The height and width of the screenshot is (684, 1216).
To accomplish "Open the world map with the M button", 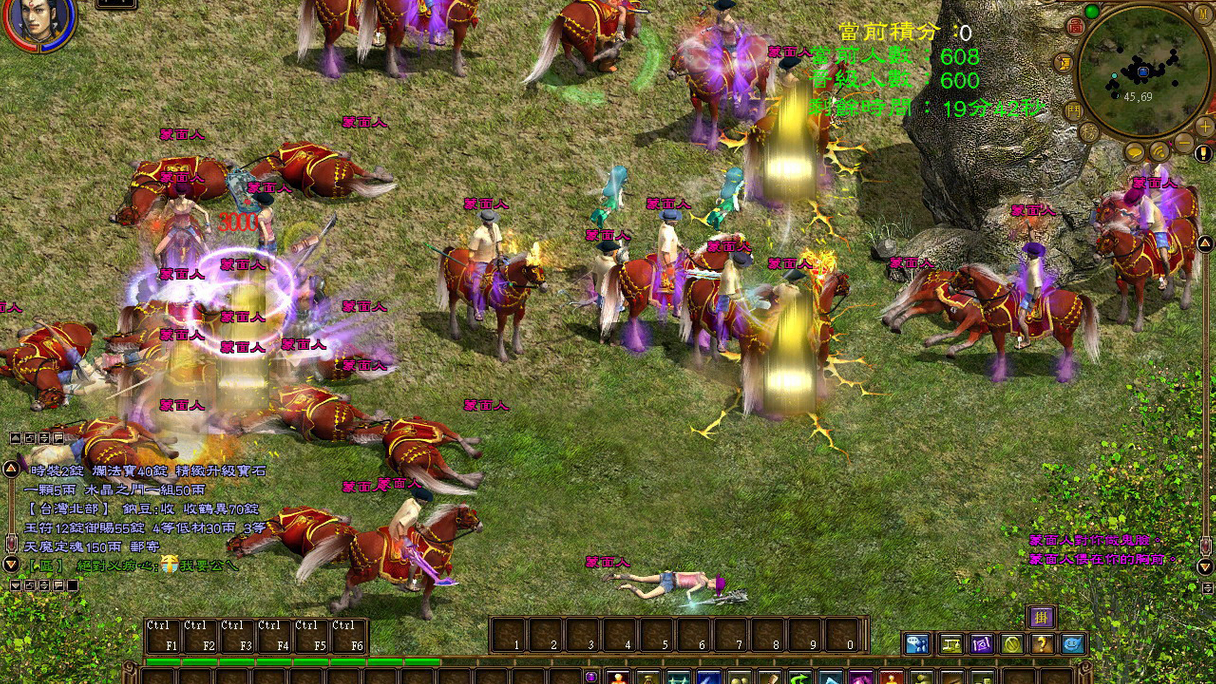I will click(x=1203, y=15).
